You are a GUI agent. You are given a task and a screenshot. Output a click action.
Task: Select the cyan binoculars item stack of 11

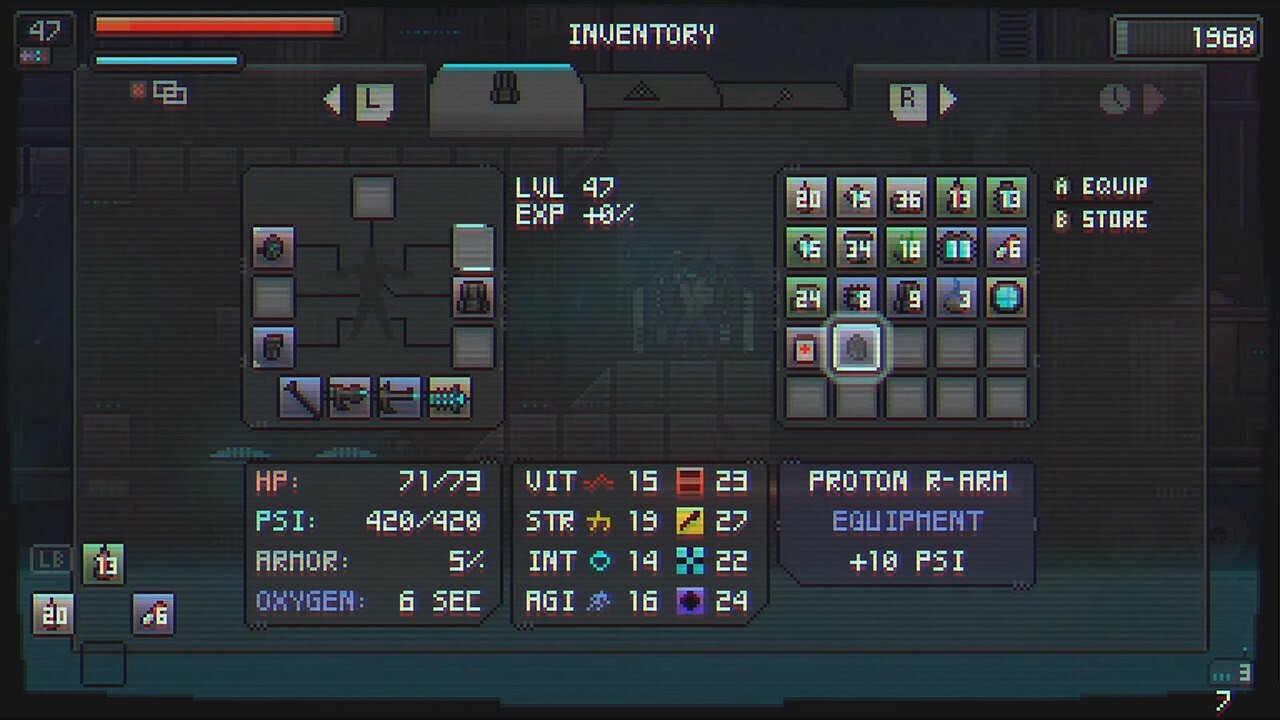tap(957, 247)
